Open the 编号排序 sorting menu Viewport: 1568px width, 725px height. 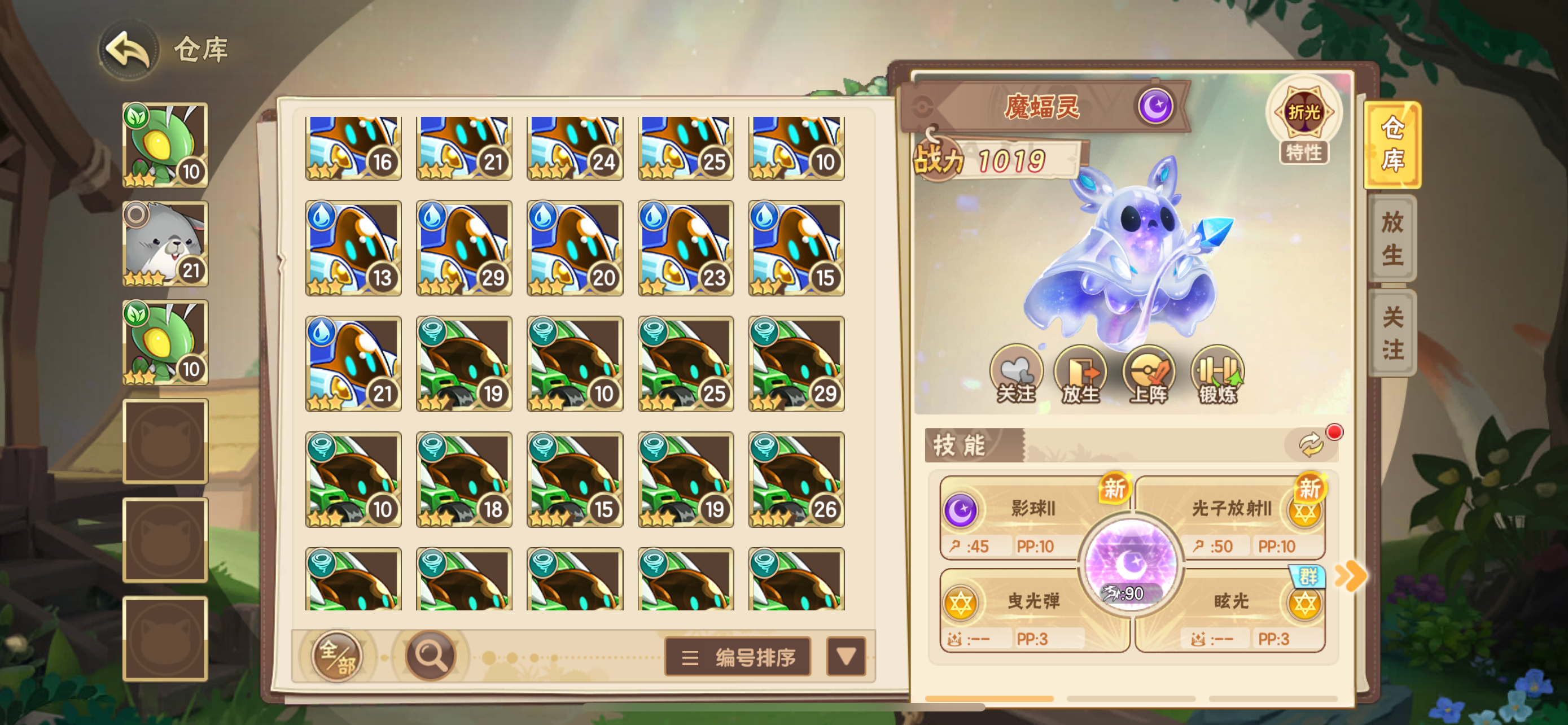[738, 657]
